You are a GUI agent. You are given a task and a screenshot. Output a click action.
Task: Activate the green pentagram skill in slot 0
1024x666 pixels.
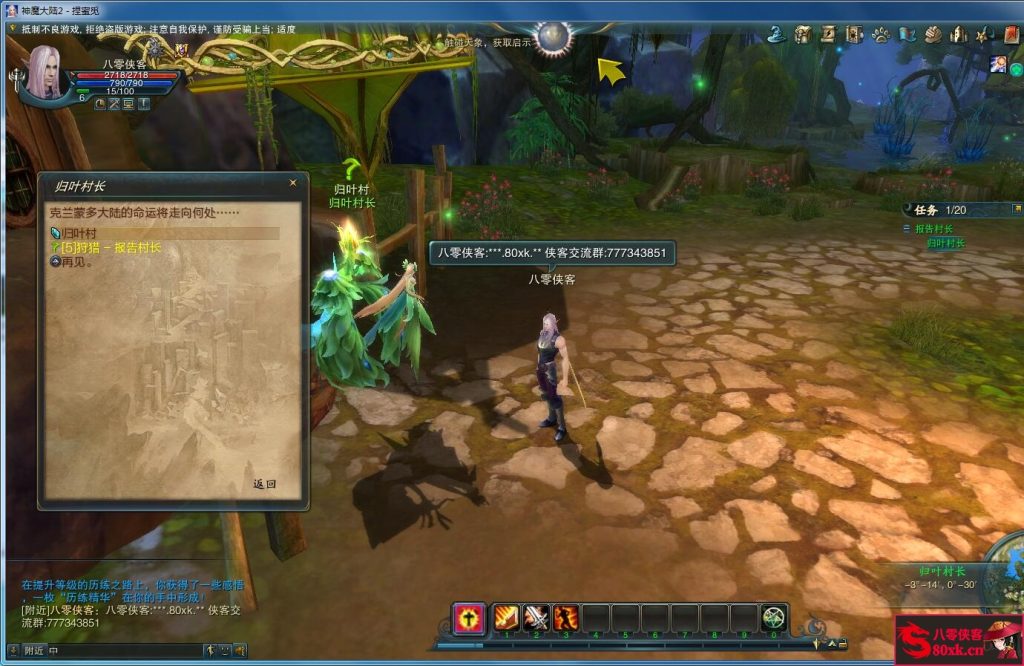773,618
